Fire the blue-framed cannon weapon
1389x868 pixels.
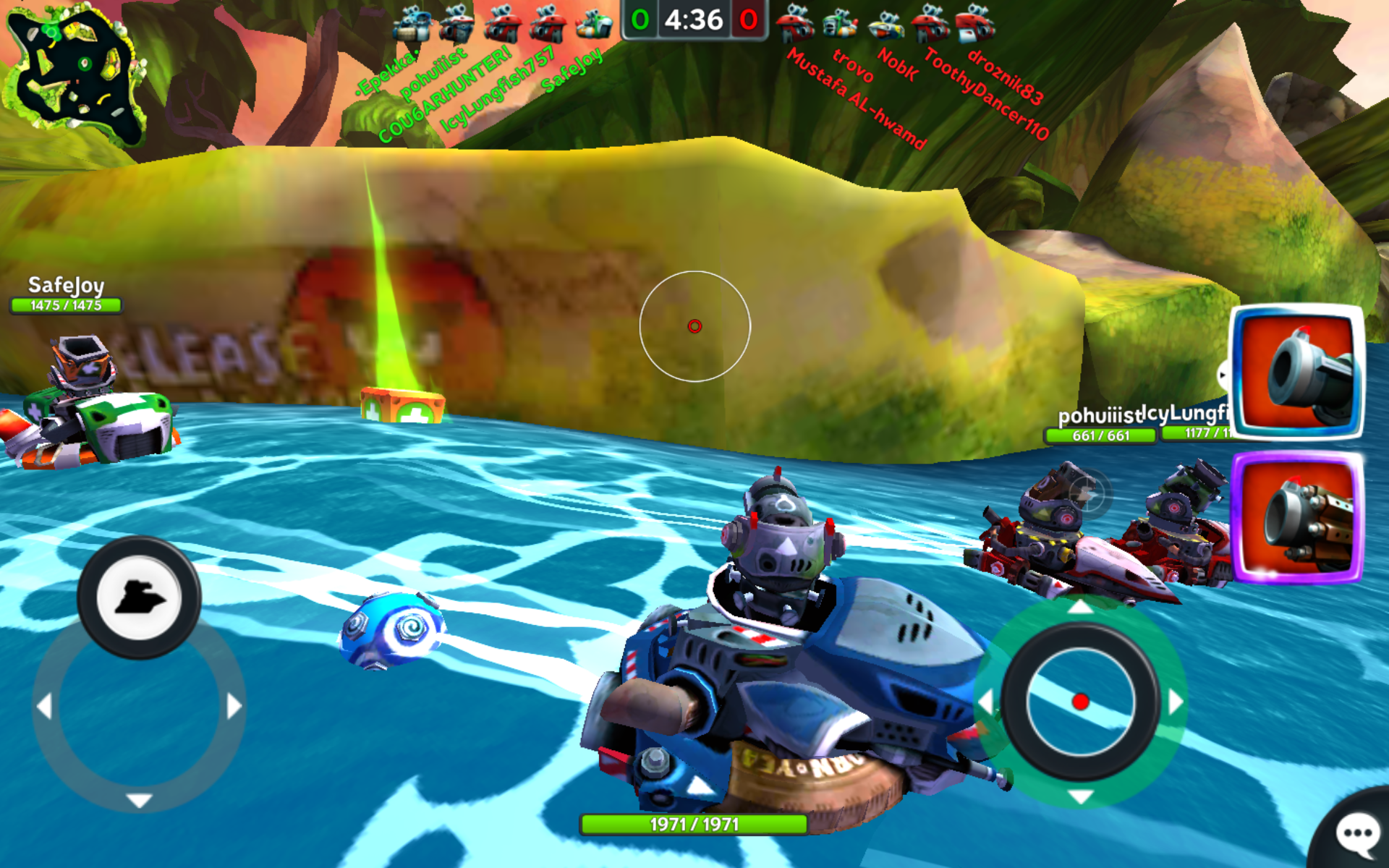[1296, 373]
